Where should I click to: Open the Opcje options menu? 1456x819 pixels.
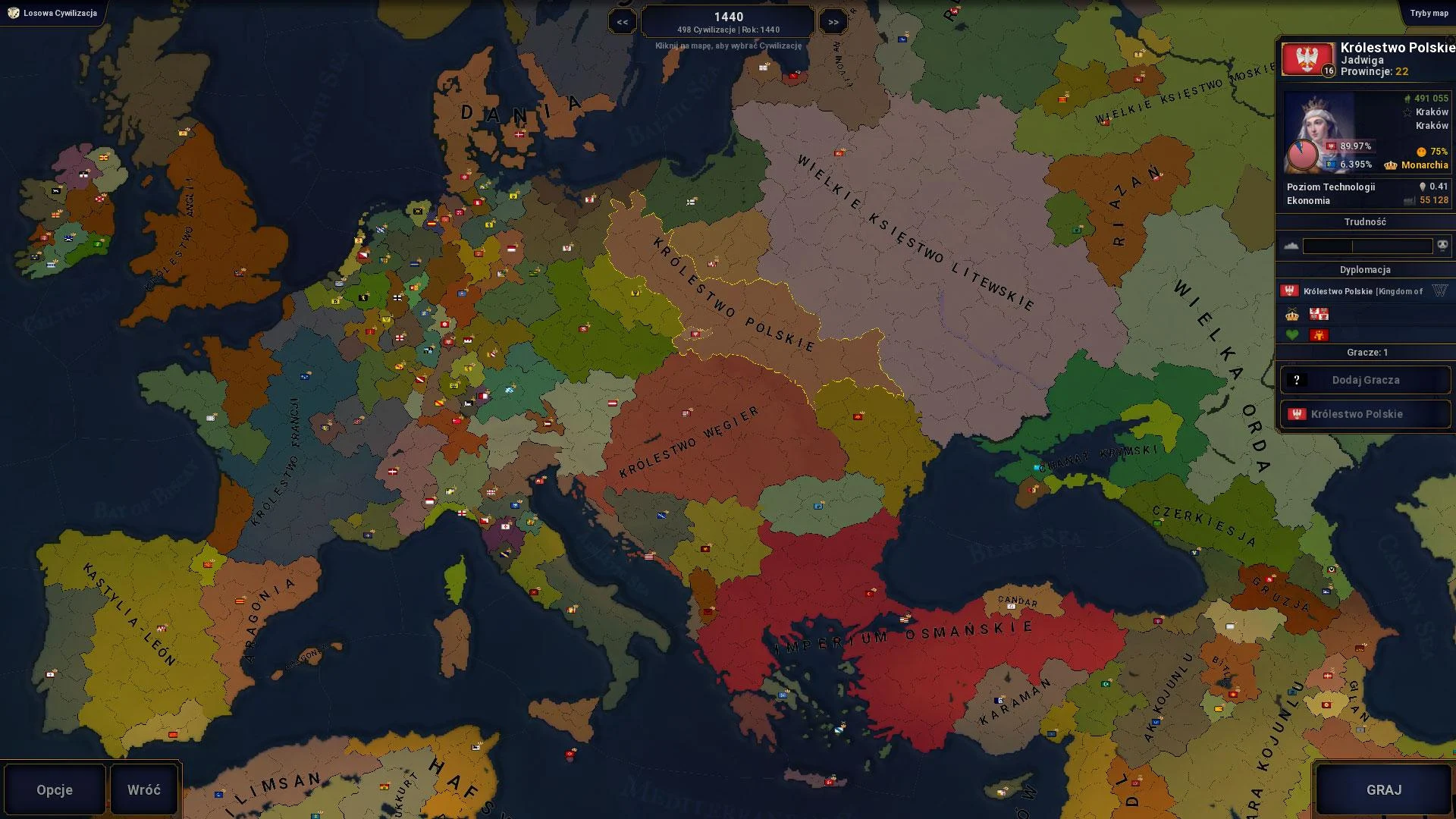53,789
